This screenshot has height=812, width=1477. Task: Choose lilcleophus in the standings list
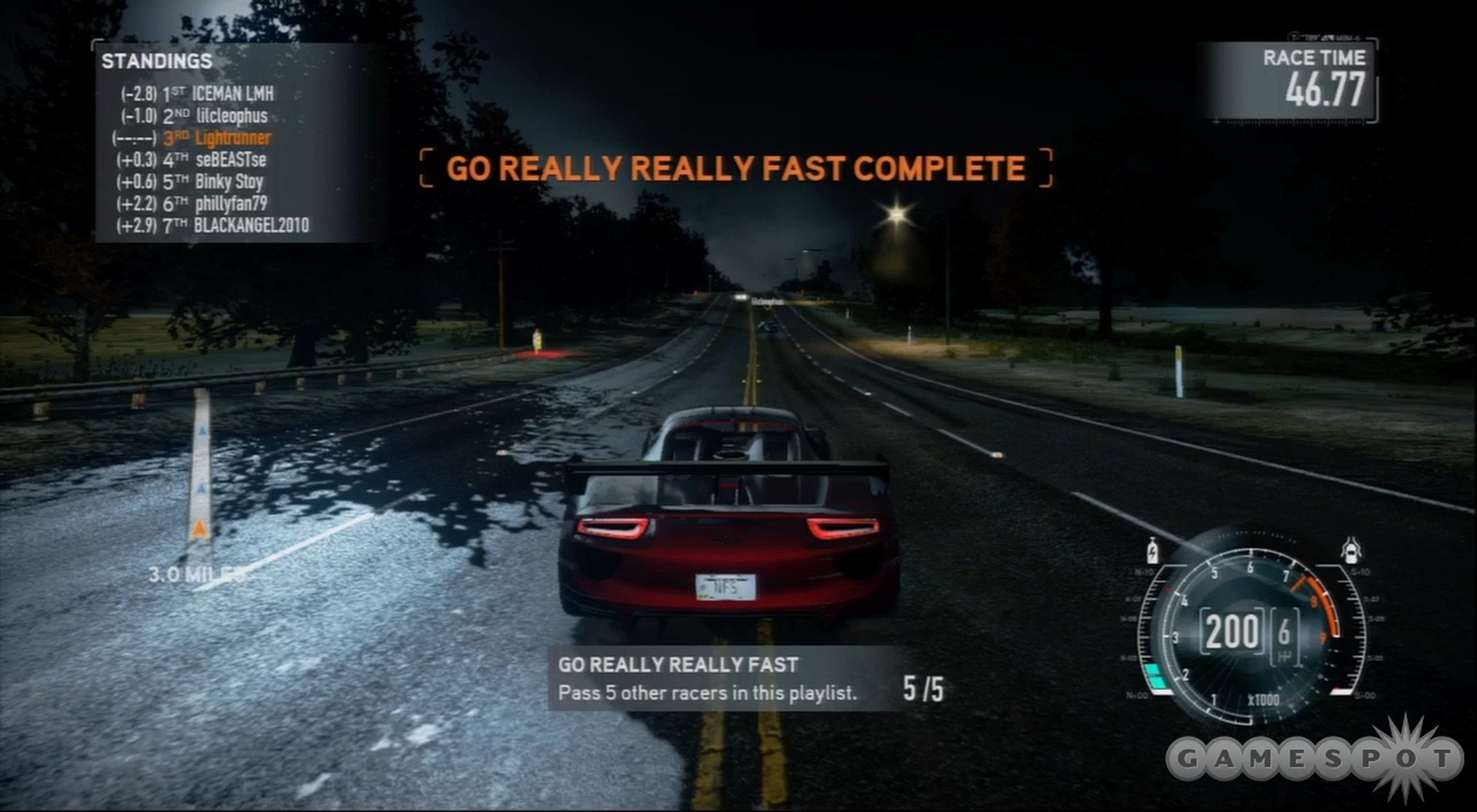pos(231,116)
